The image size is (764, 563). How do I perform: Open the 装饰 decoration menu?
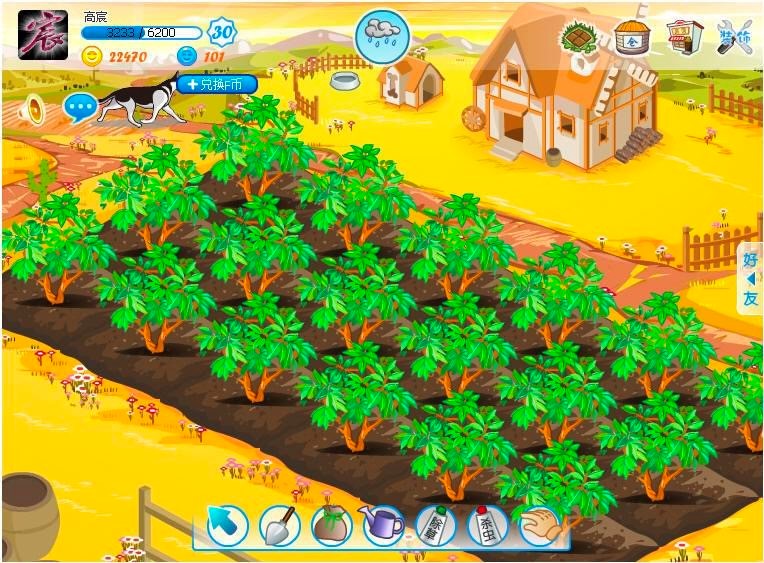[x=735, y=38]
